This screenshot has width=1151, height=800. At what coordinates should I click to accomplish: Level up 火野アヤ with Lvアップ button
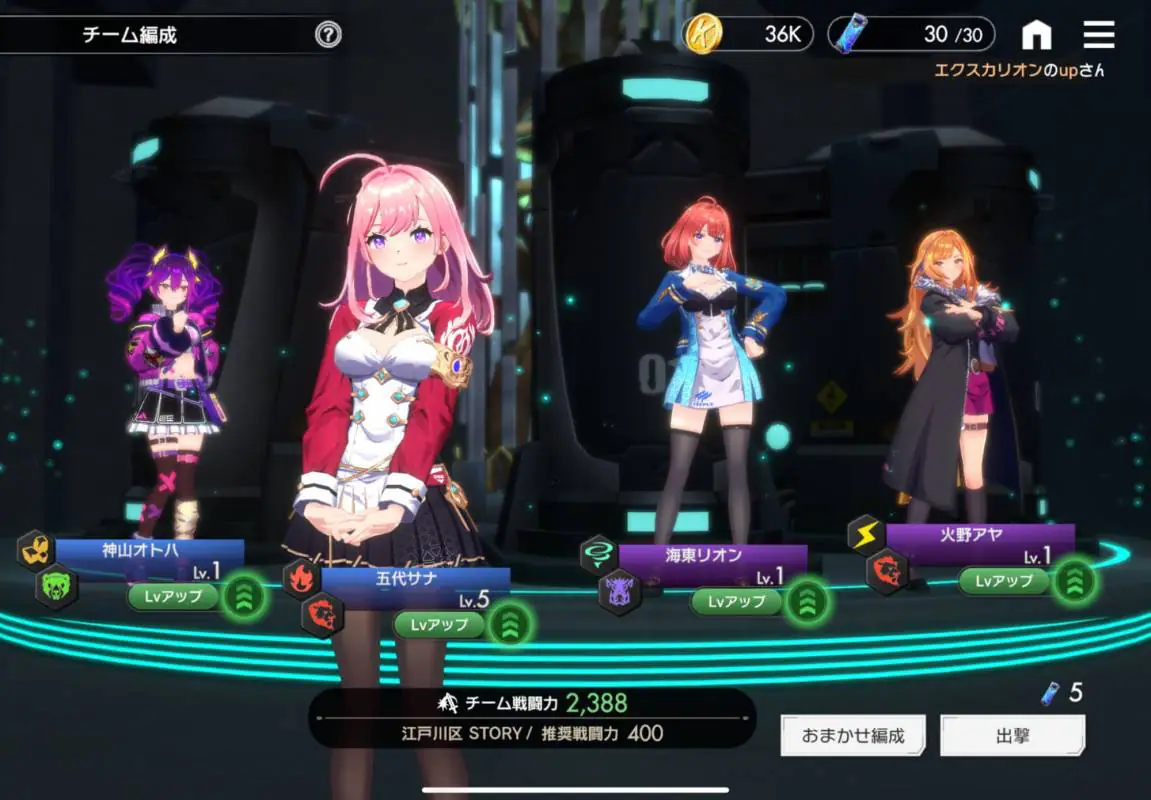(1004, 581)
